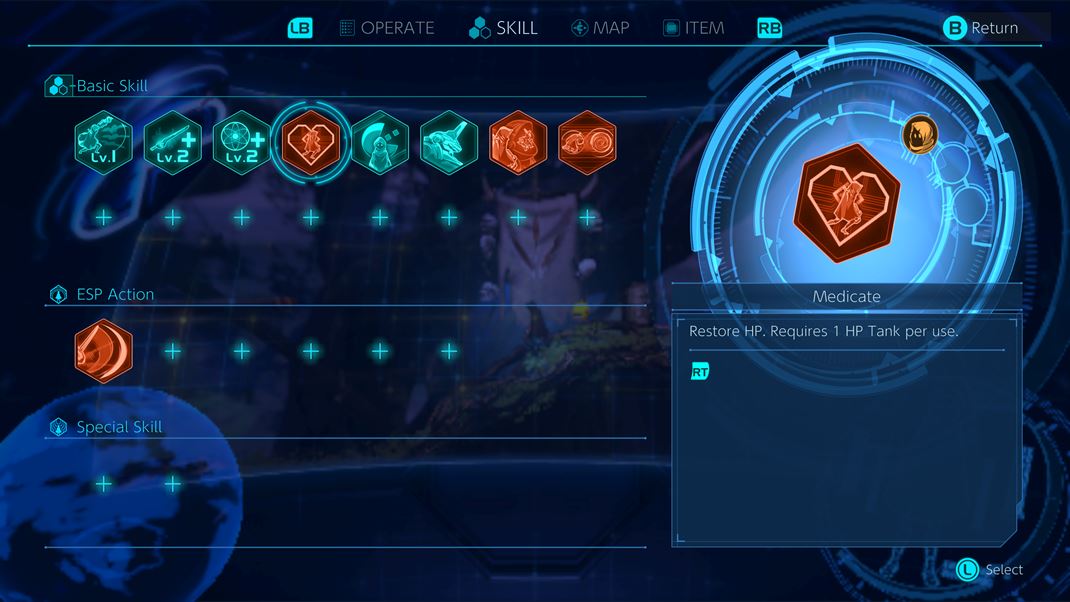This screenshot has height=602, width=1070.
Task: Click the orange spiral swirl skill icon
Action: click(587, 143)
